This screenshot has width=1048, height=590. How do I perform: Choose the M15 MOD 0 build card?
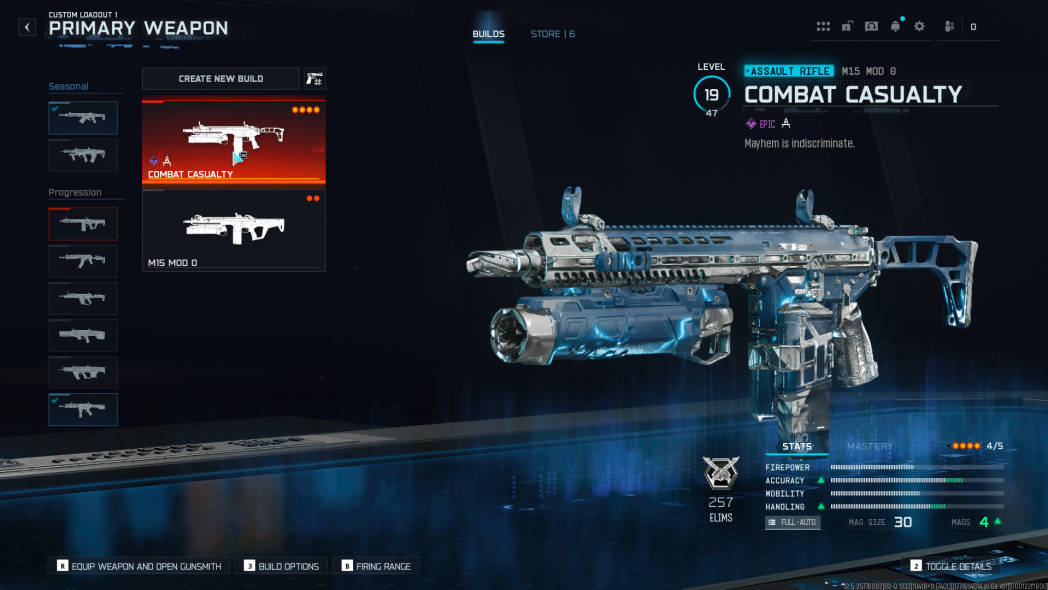click(234, 230)
